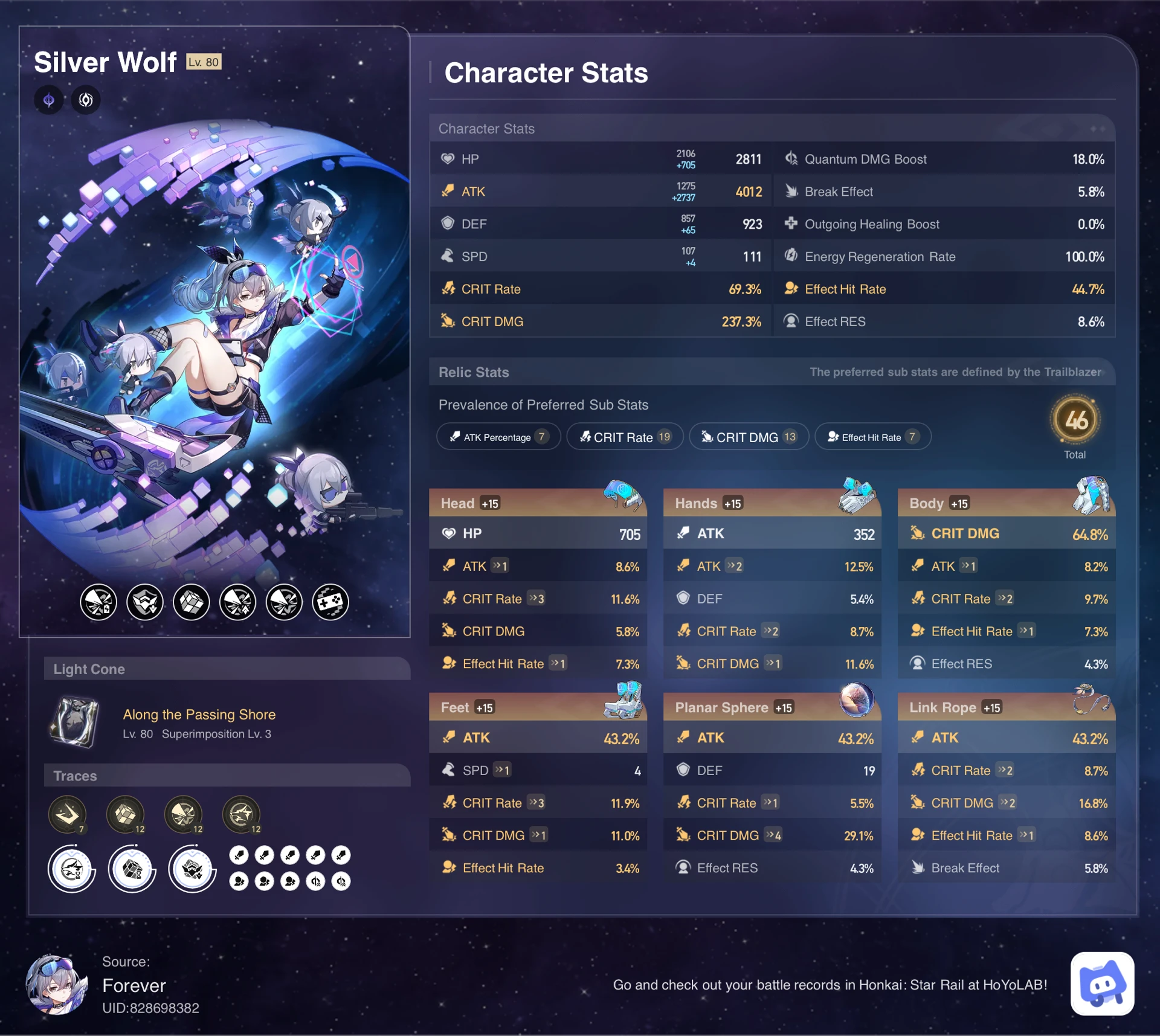Select the Quantum element icon beside Silver Wolf
Image resolution: width=1160 pixels, height=1036 pixels.
(48, 100)
